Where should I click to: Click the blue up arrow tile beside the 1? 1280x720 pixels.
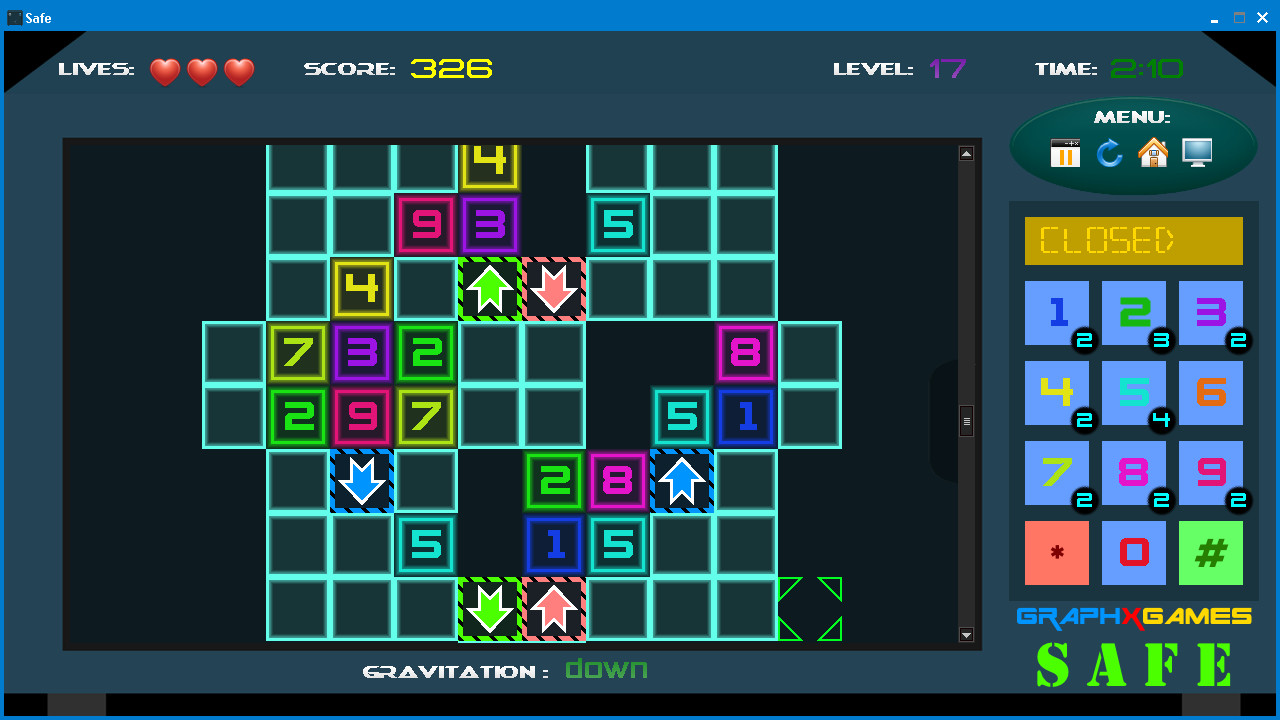tap(682, 482)
